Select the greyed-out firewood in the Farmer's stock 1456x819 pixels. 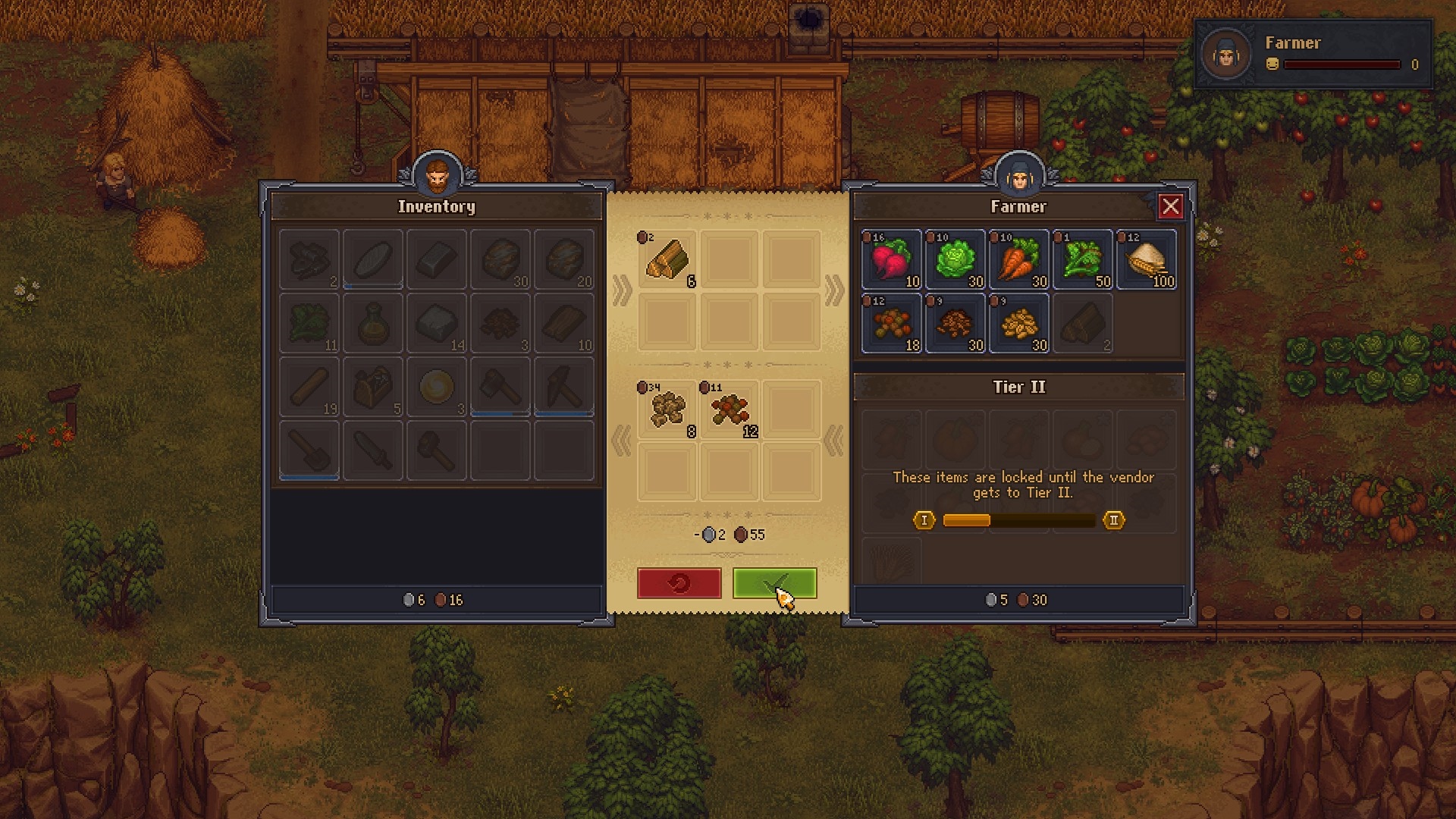tap(1082, 324)
